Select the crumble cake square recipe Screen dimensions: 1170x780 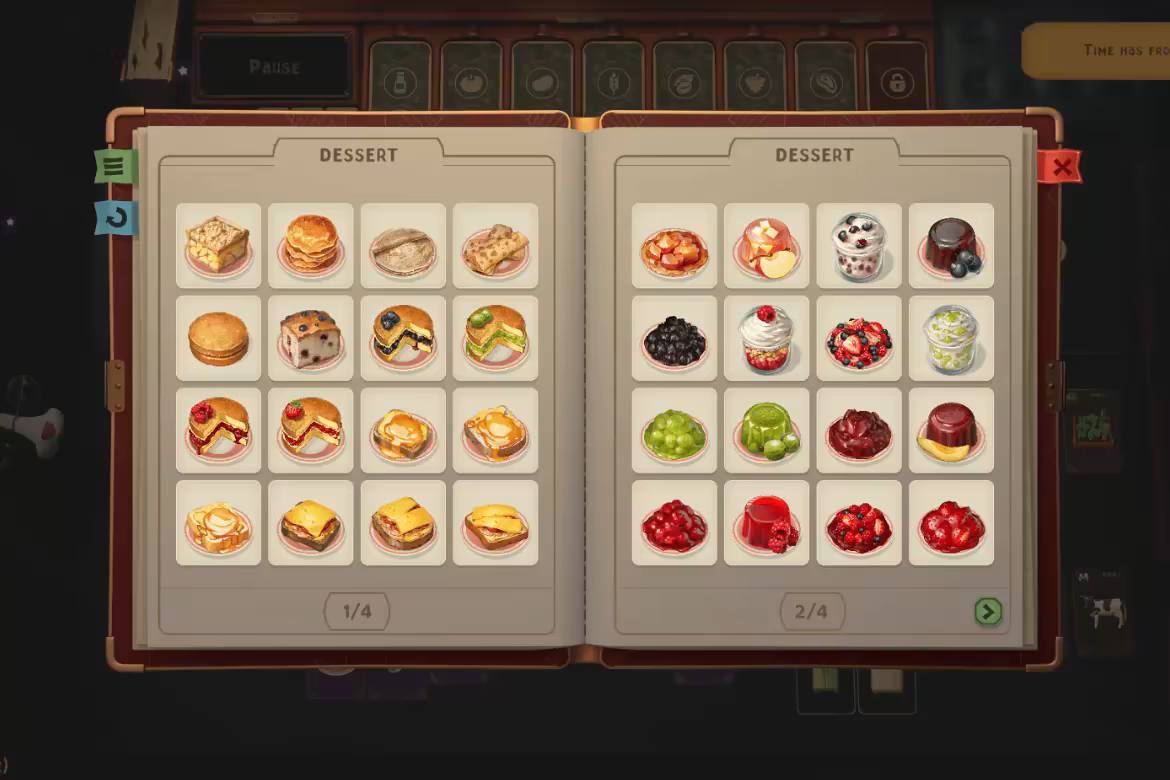click(x=218, y=246)
